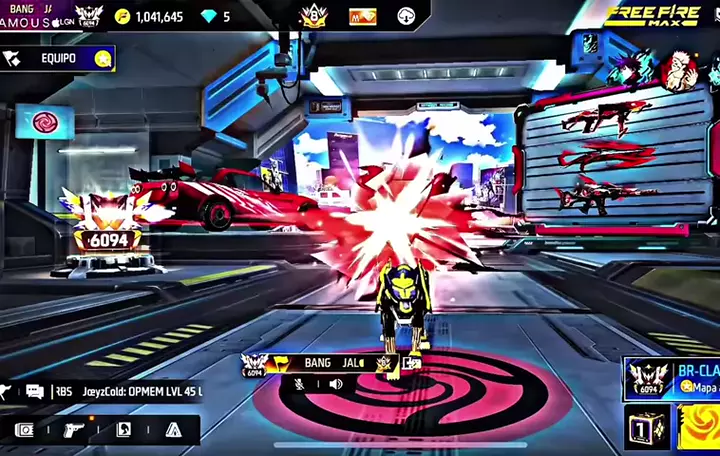Screen dimensions: 720x456
Task: Select the BR-Clasificatoria game mode panel
Action: click(671, 379)
